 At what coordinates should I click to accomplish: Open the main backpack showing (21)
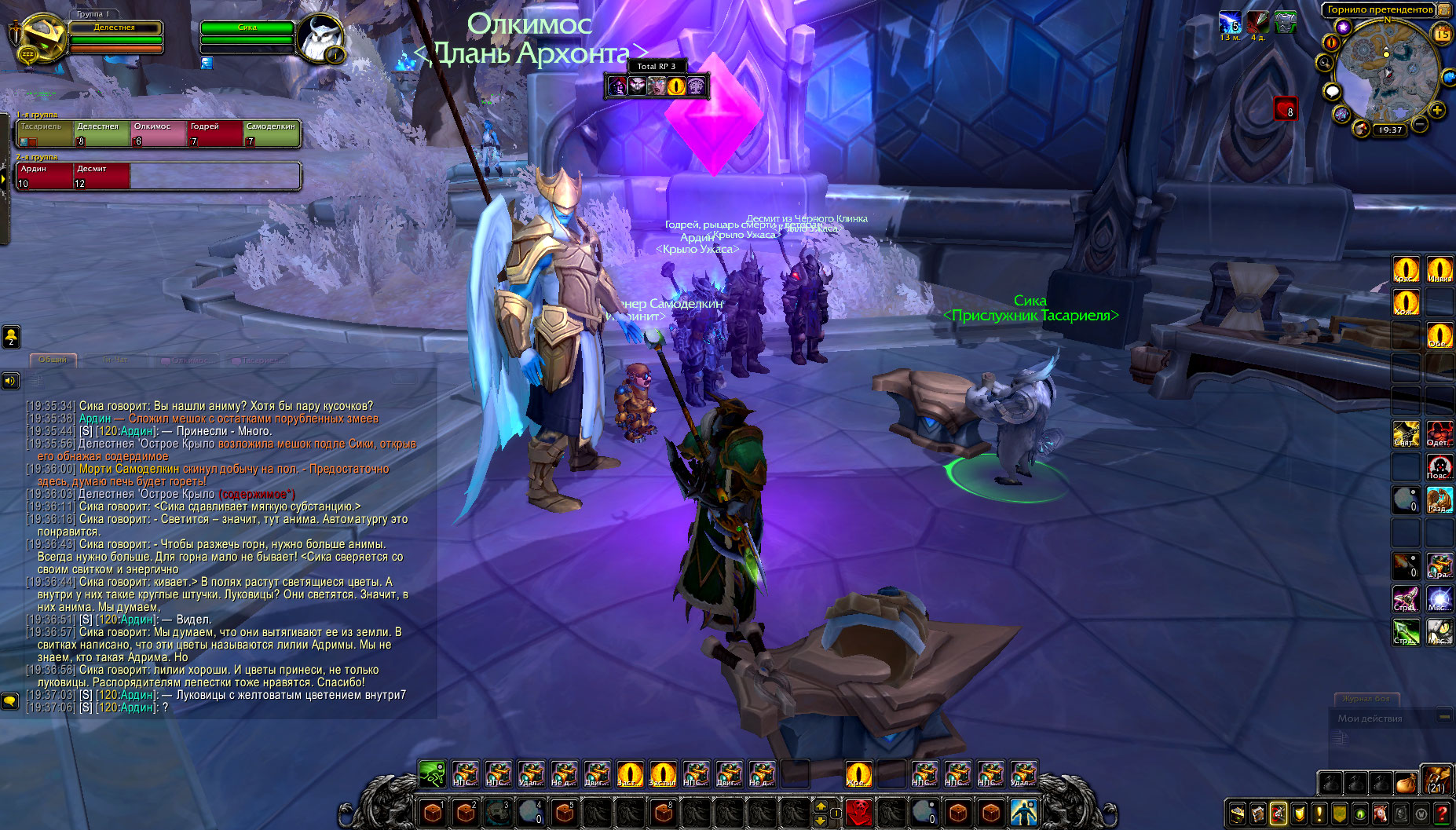pos(1436,781)
